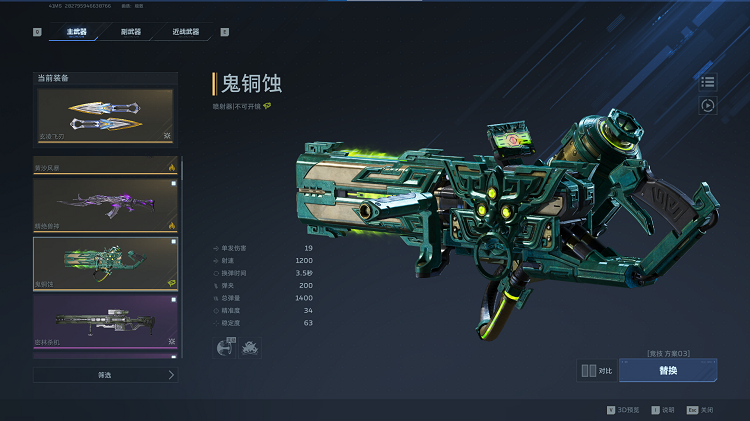The image size is (750, 421).
Task: Open the 筛选 filter options
Action: point(105,375)
